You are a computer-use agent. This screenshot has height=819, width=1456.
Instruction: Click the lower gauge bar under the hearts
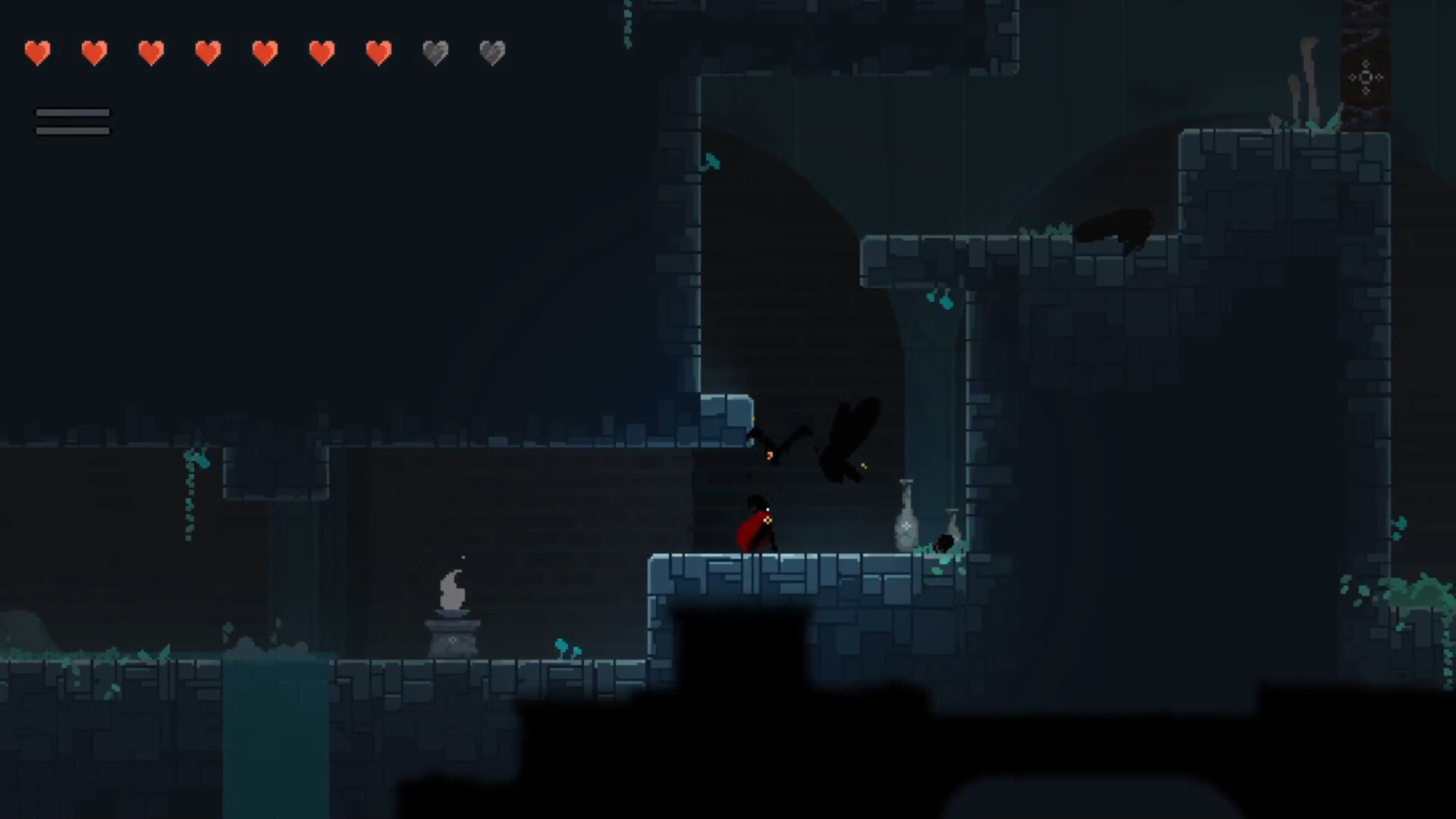pos(73,129)
